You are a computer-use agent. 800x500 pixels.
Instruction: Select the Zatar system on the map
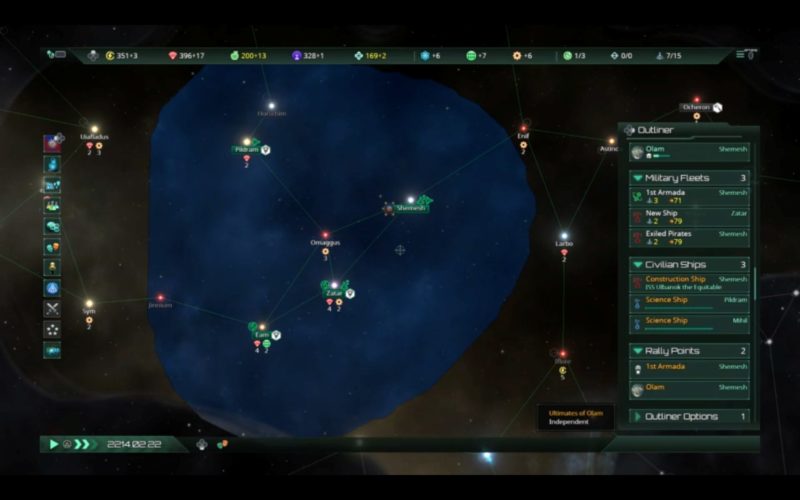pos(334,294)
